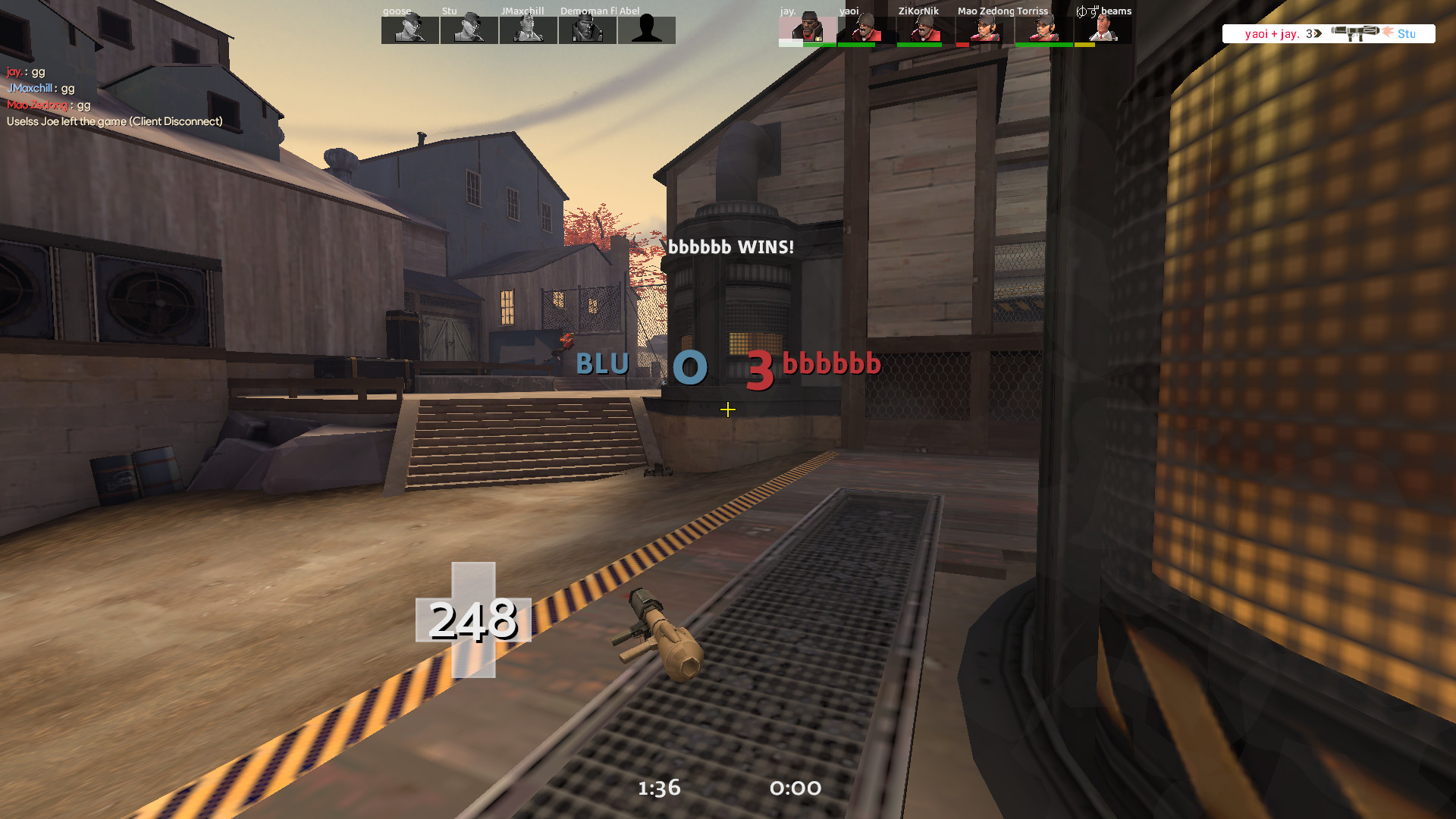Select Abel's blank silhouette portrait
1456x819 pixels.
pos(647,30)
